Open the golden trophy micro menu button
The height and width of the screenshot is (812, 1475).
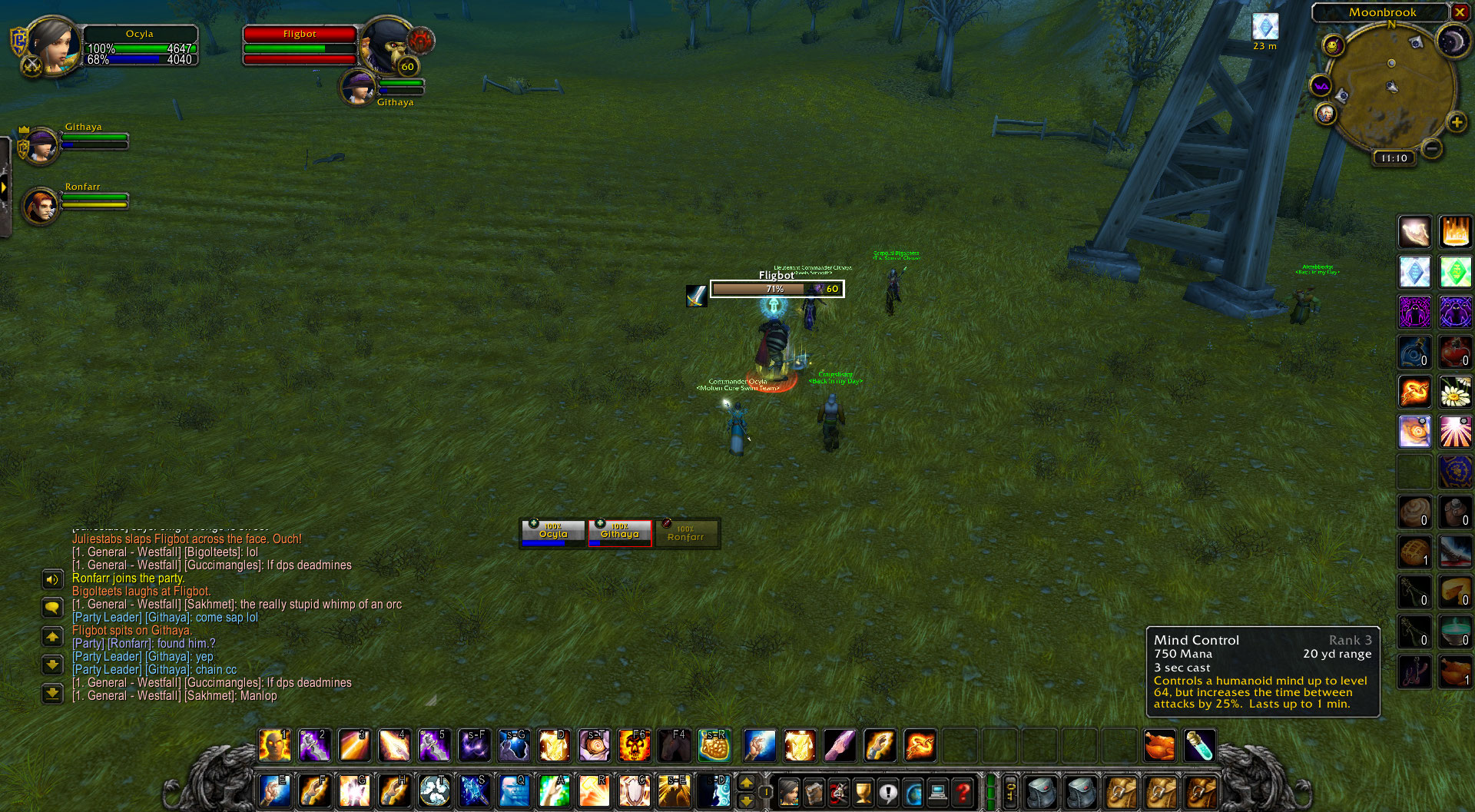(x=863, y=792)
